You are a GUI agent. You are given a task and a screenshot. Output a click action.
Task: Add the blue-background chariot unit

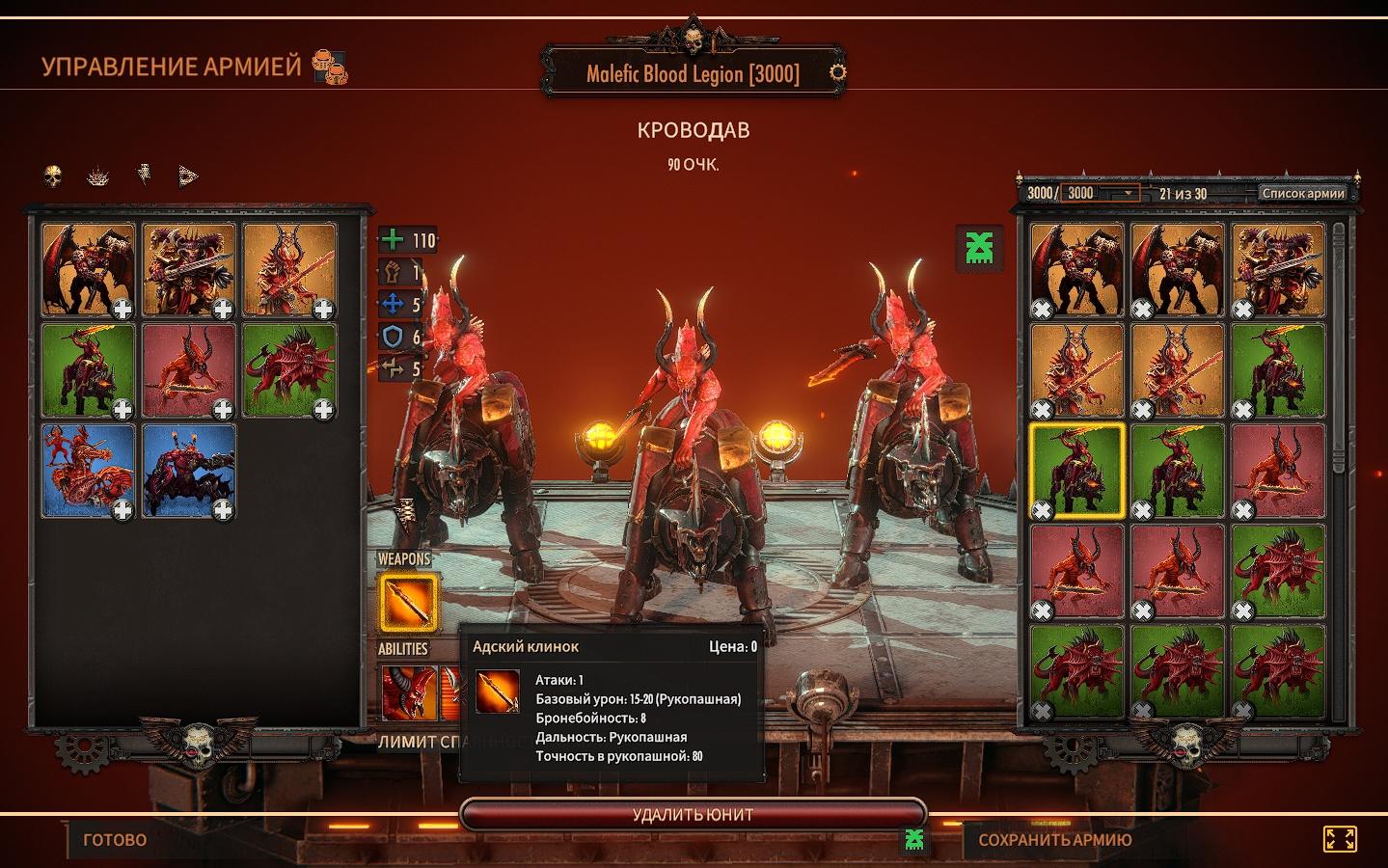click(x=88, y=472)
